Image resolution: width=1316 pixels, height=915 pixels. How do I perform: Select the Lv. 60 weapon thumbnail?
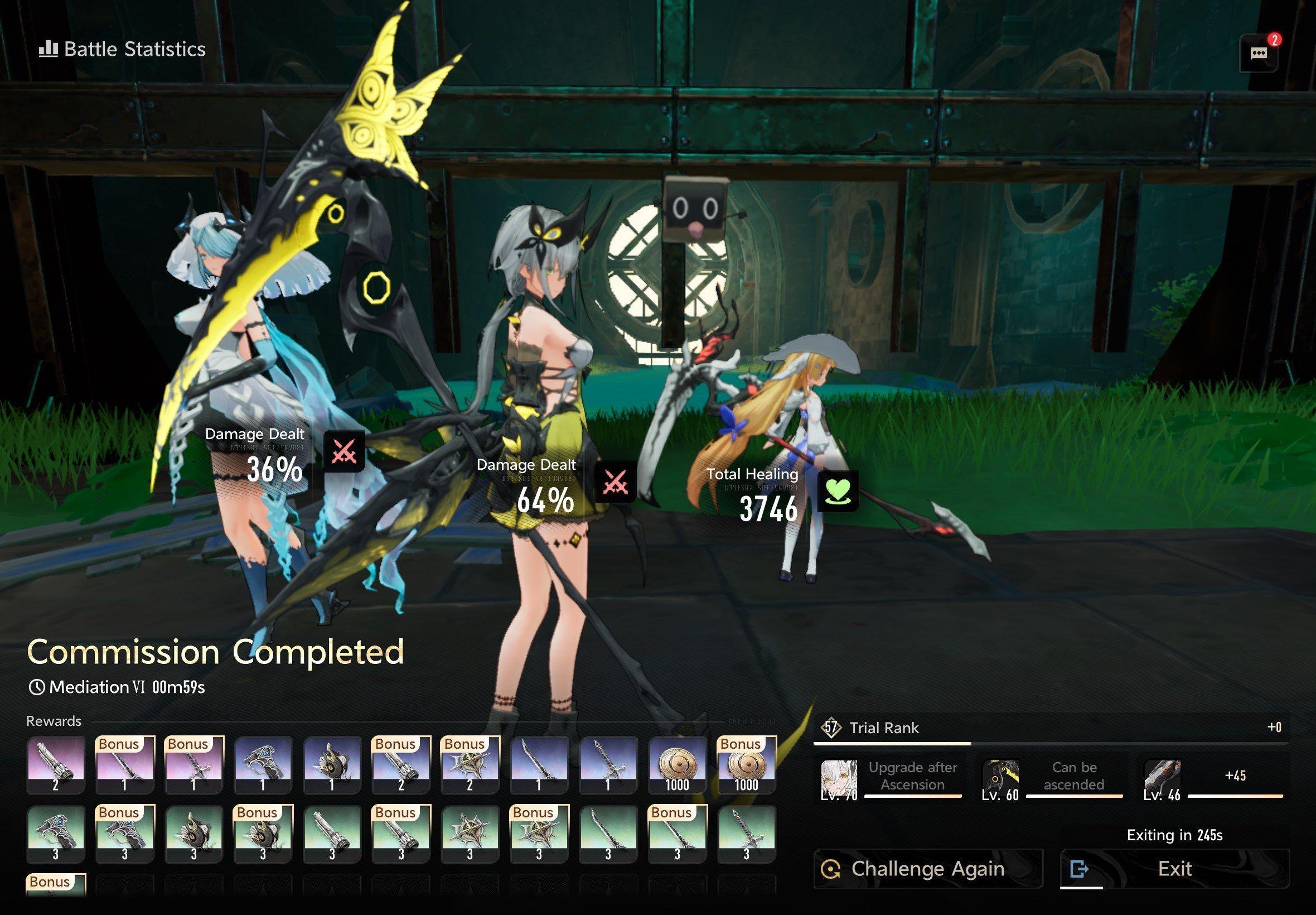click(1000, 779)
